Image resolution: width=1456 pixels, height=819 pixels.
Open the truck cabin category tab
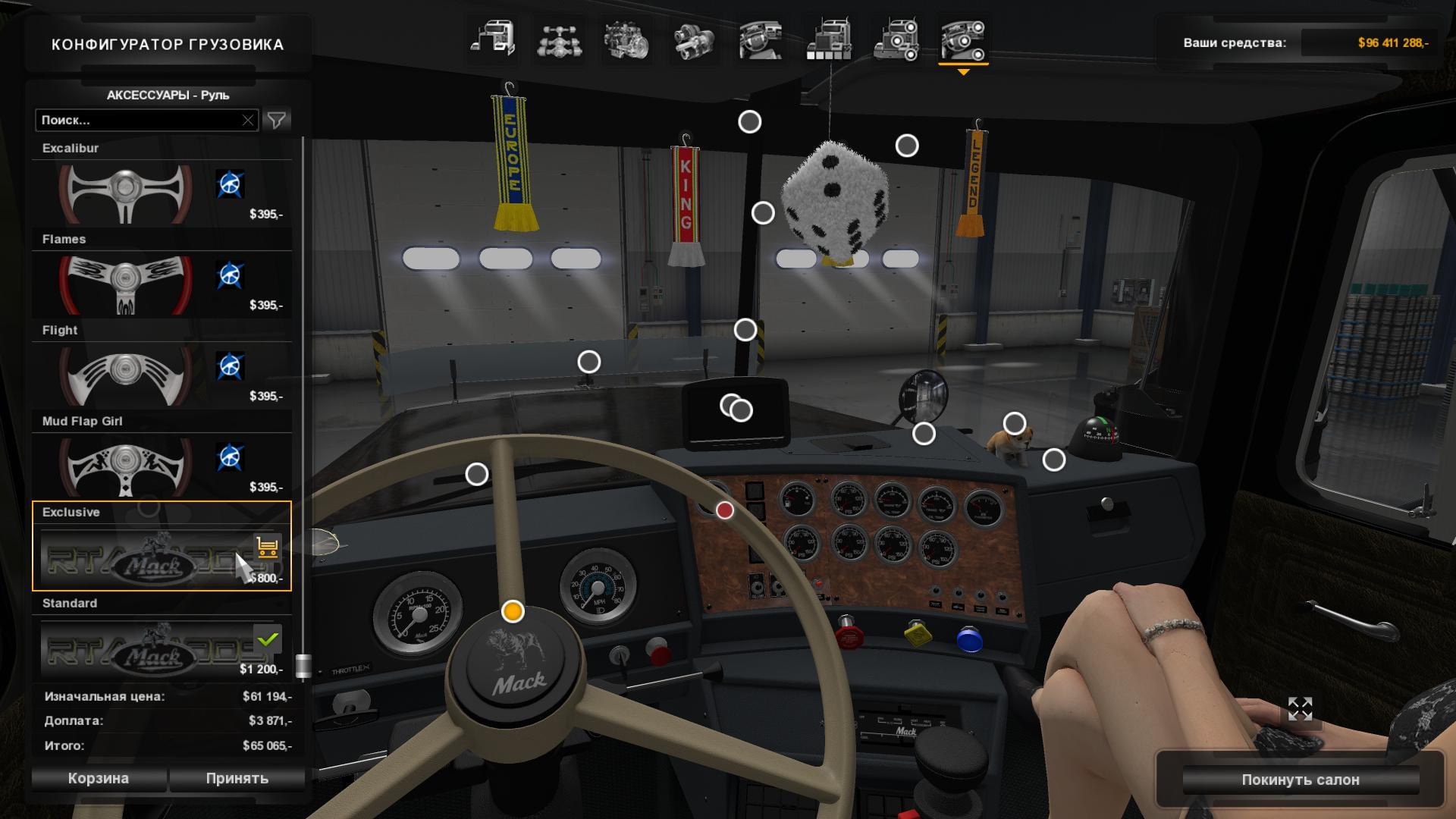[492, 40]
